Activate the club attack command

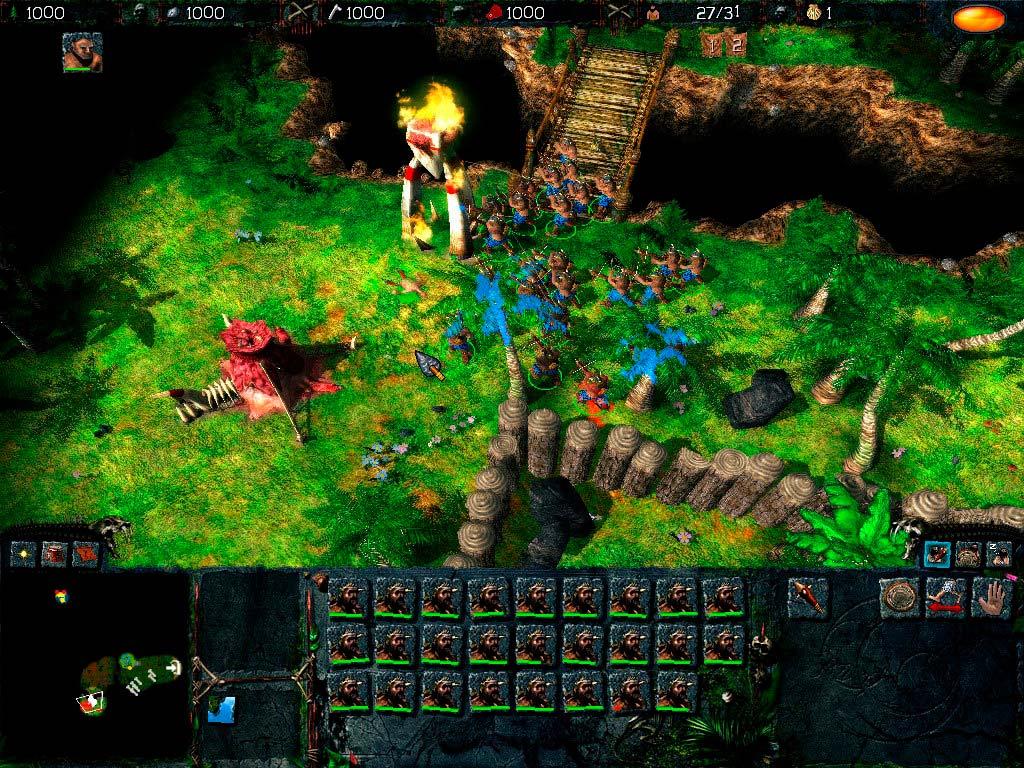(x=805, y=597)
